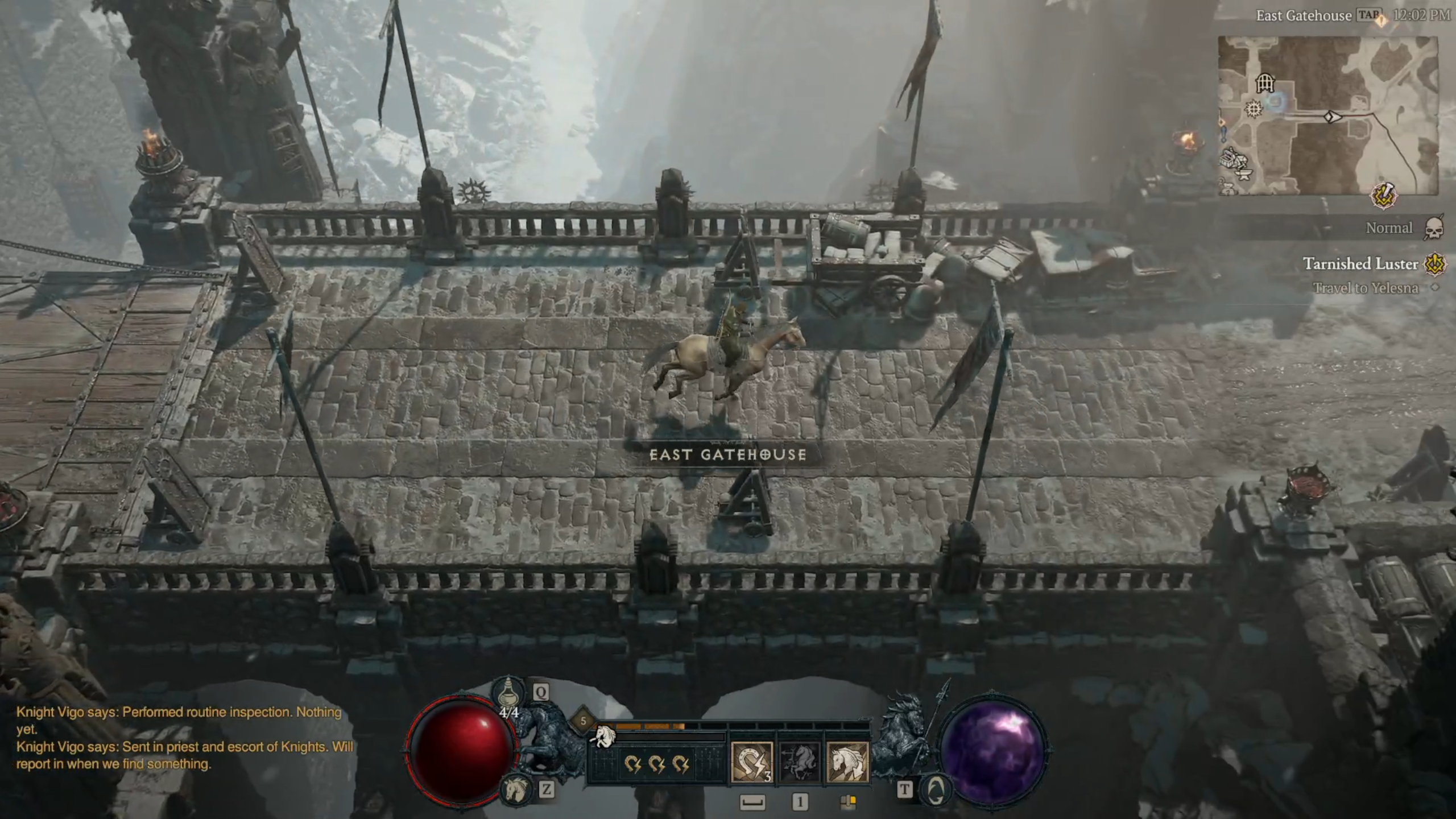The height and width of the screenshot is (819, 1456).
Task: Select the greyed-out rearing horse skill
Action: (x=799, y=762)
